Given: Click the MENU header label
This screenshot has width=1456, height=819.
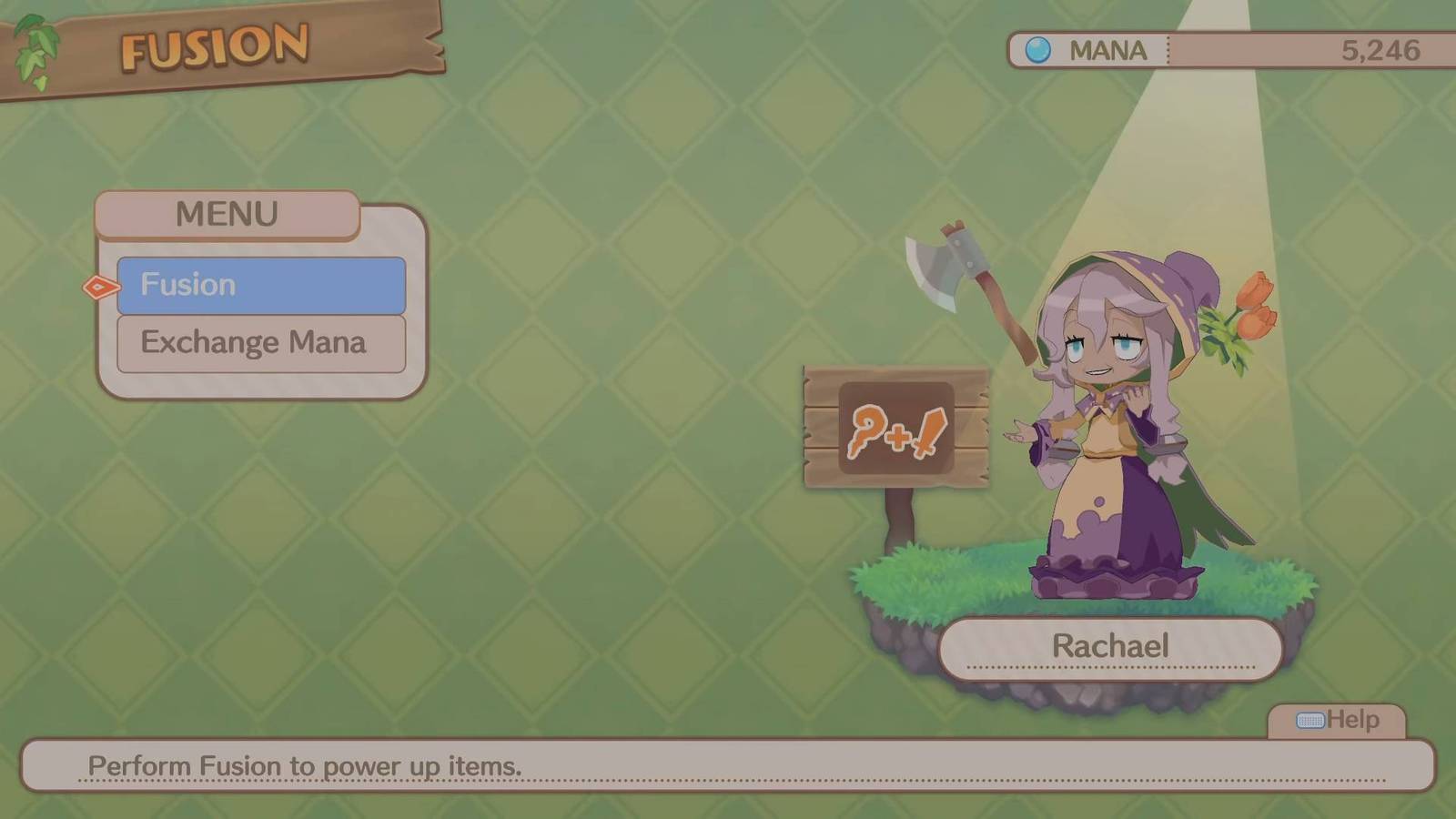Looking at the screenshot, I should tap(227, 214).
